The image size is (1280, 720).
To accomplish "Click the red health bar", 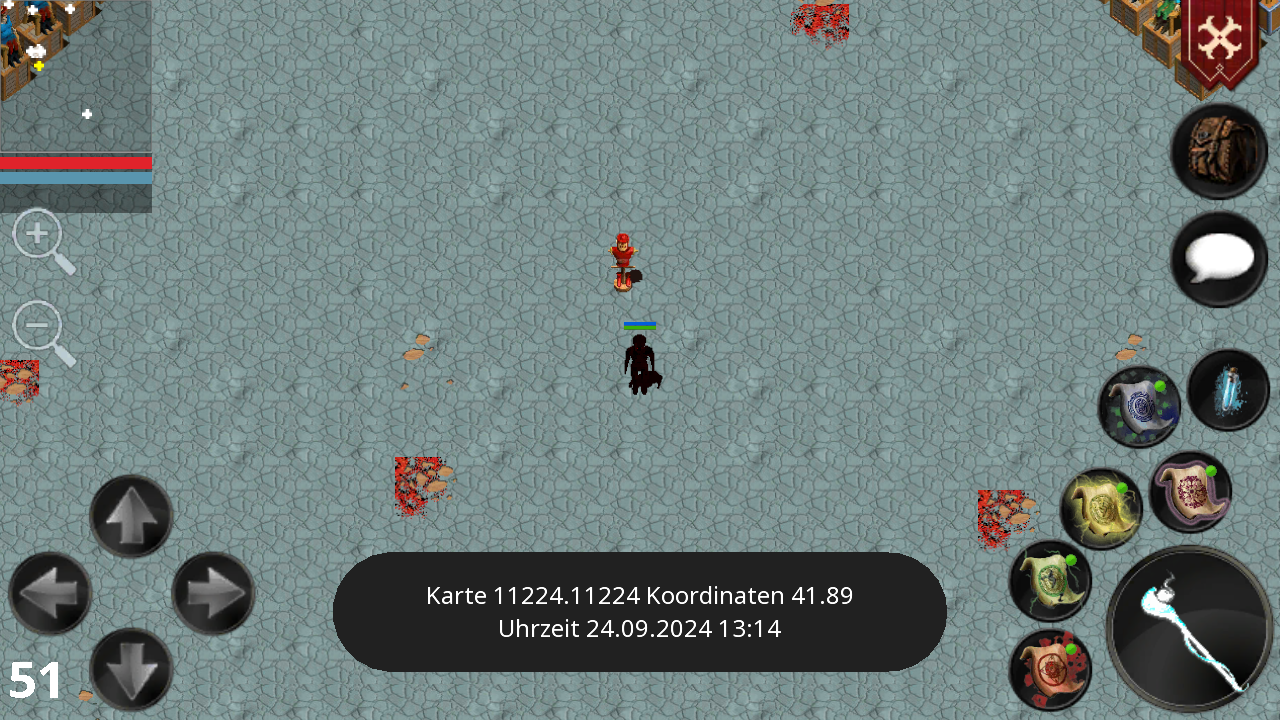I will click(75, 163).
